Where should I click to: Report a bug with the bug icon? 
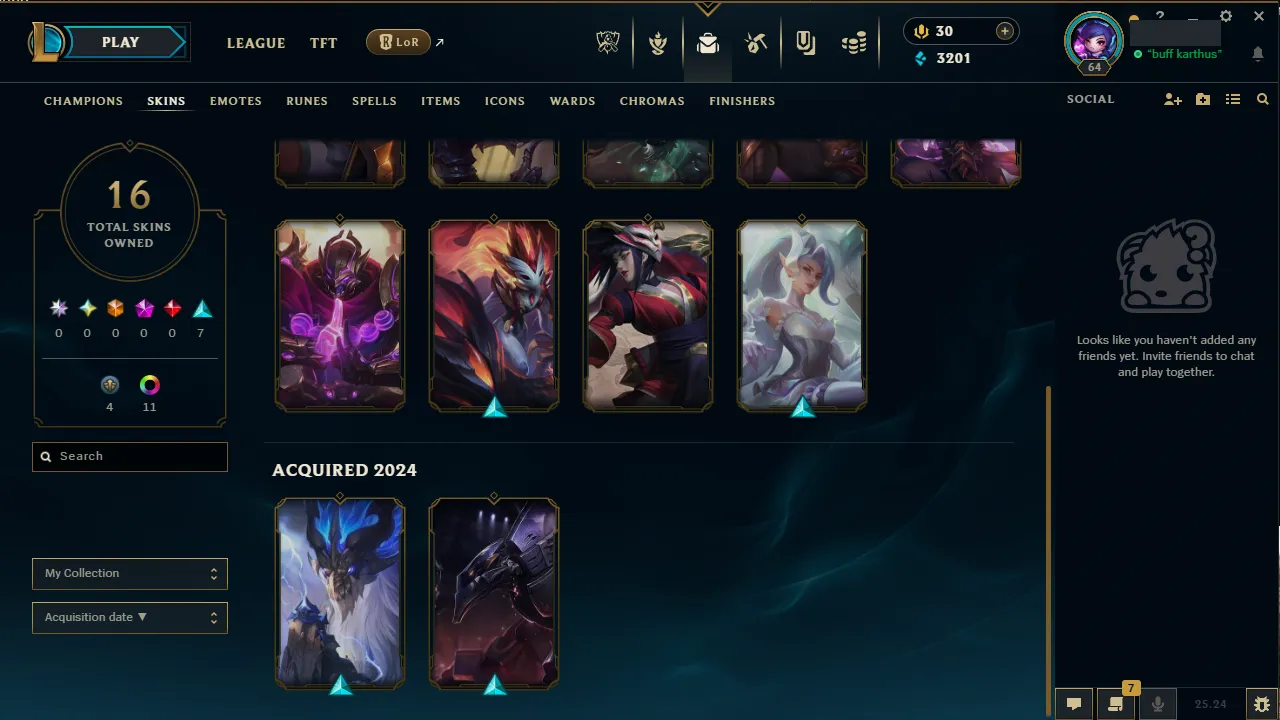tap(1262, 703)
